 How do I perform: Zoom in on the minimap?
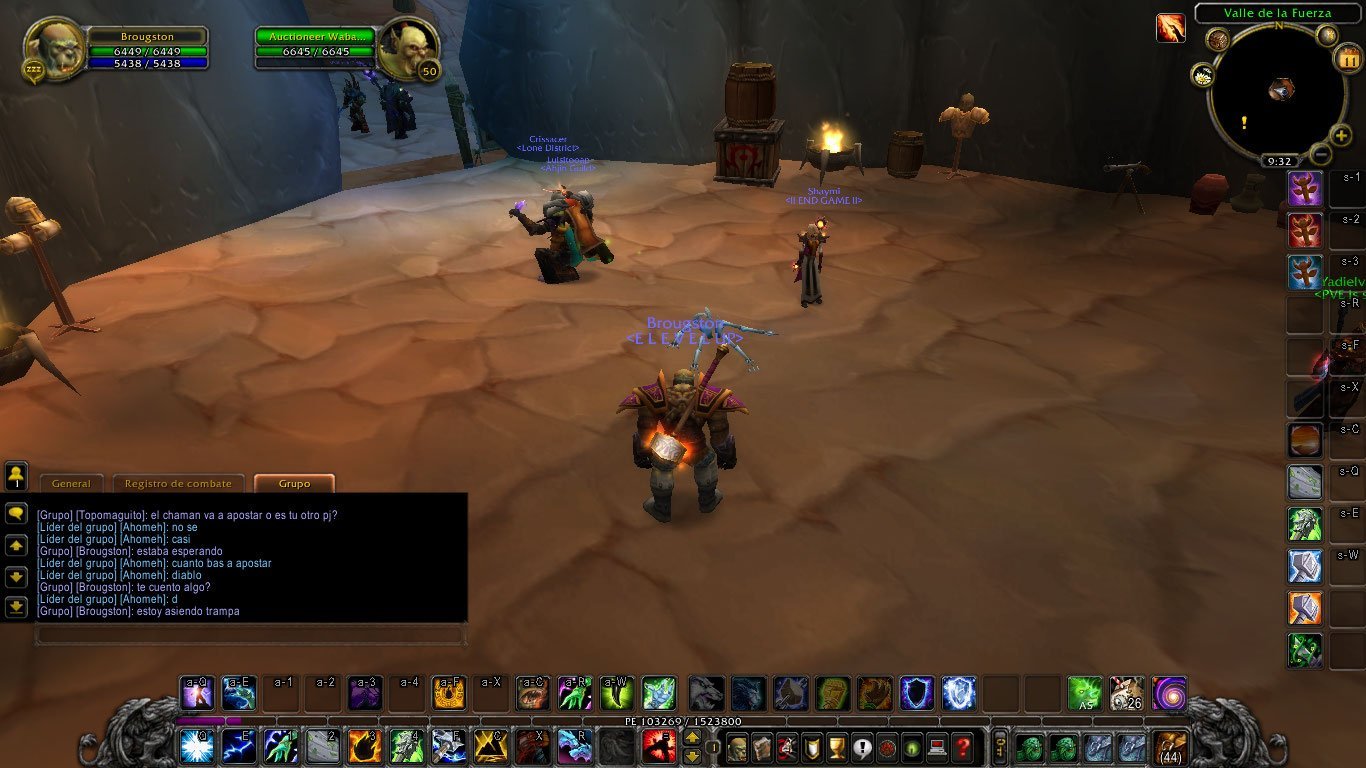(1340, 136)
